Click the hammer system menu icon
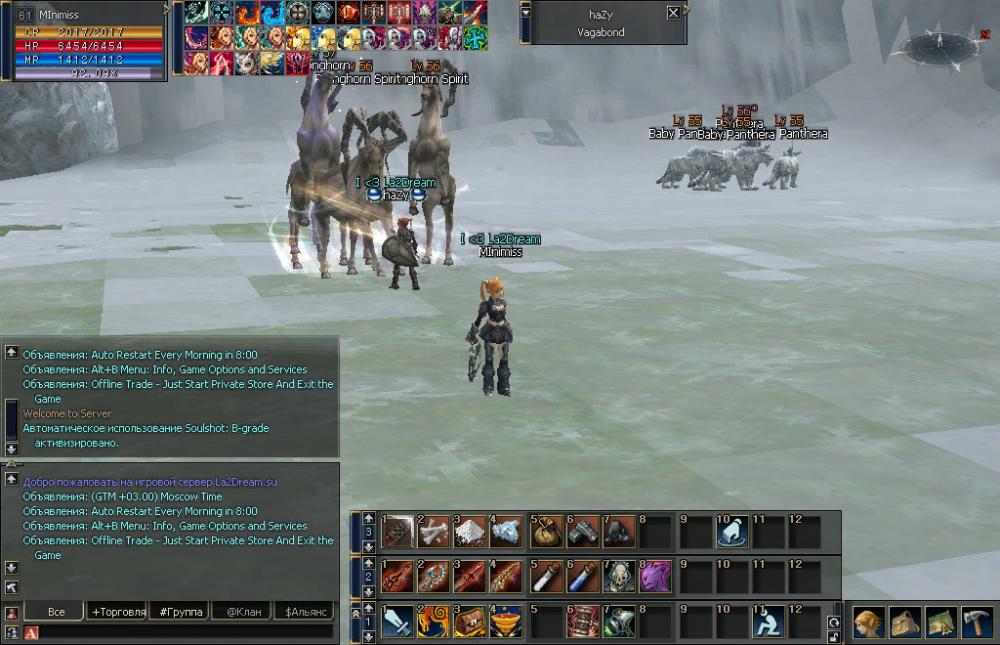This screenshot has width=1000, height=645. (976, 622)
